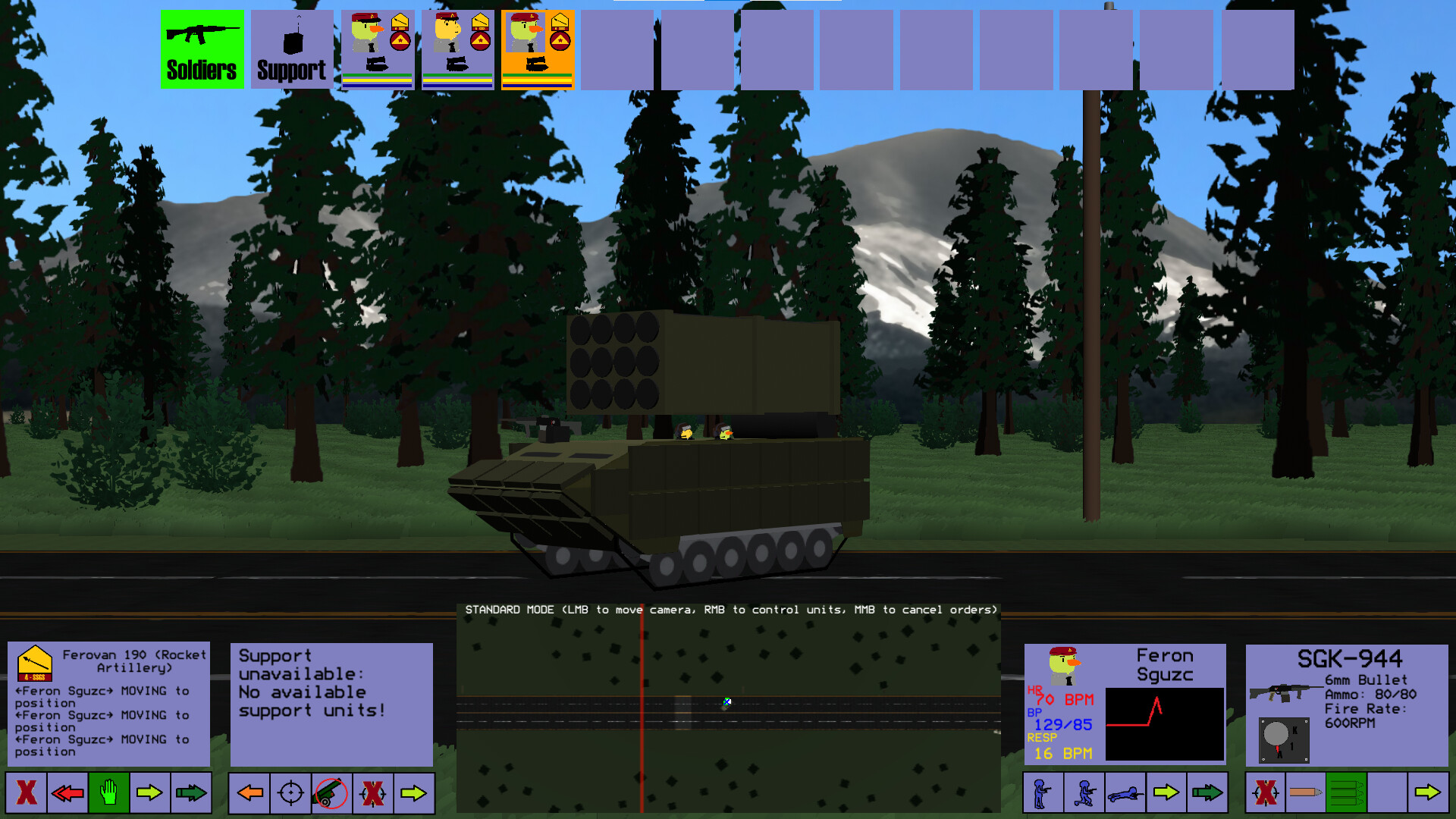Click the dark green fast-forward arrow button
The height and width of the screenshot is (819, 1456).
(192, 793)
